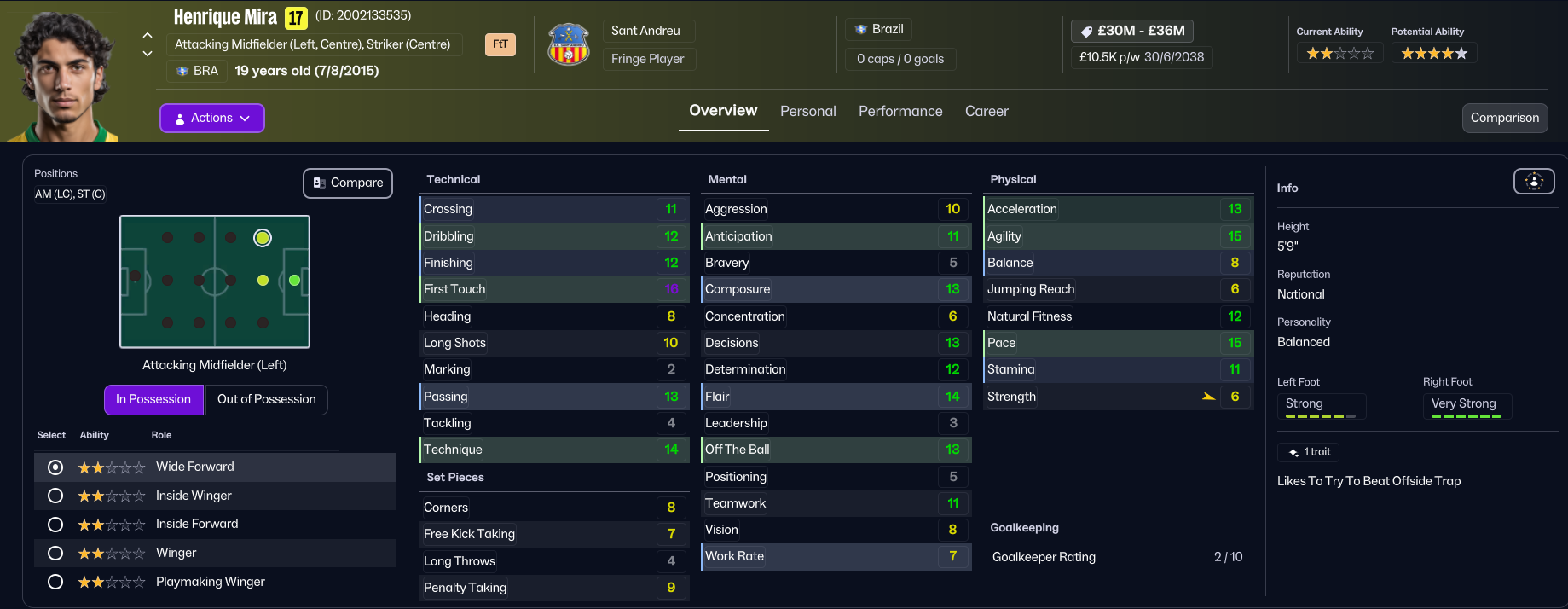This screenshot has height=609, width=1568.
Task: Show the Career tab
Action: (987, 111)
